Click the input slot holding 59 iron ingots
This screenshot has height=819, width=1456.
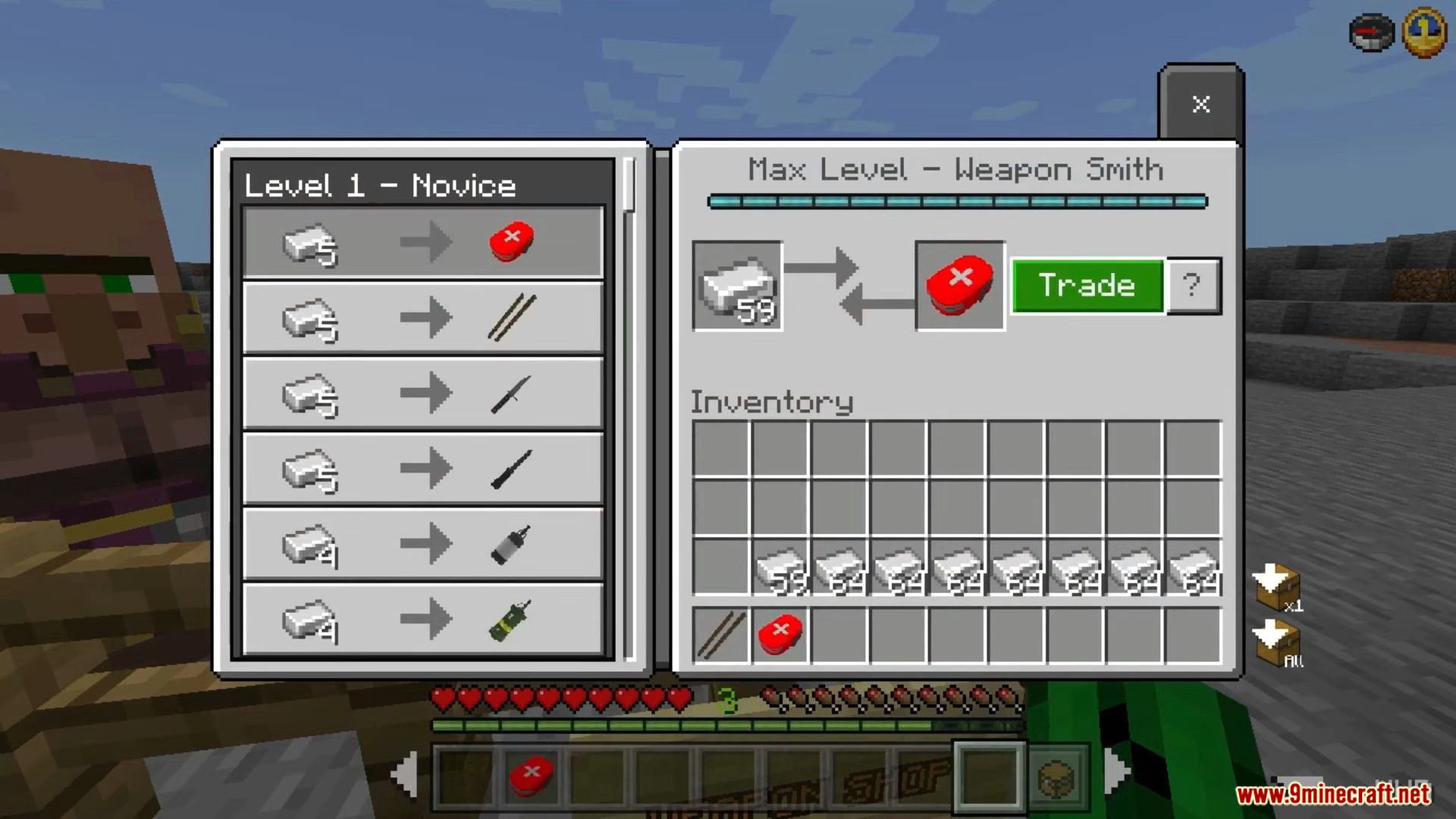(737, 286)
